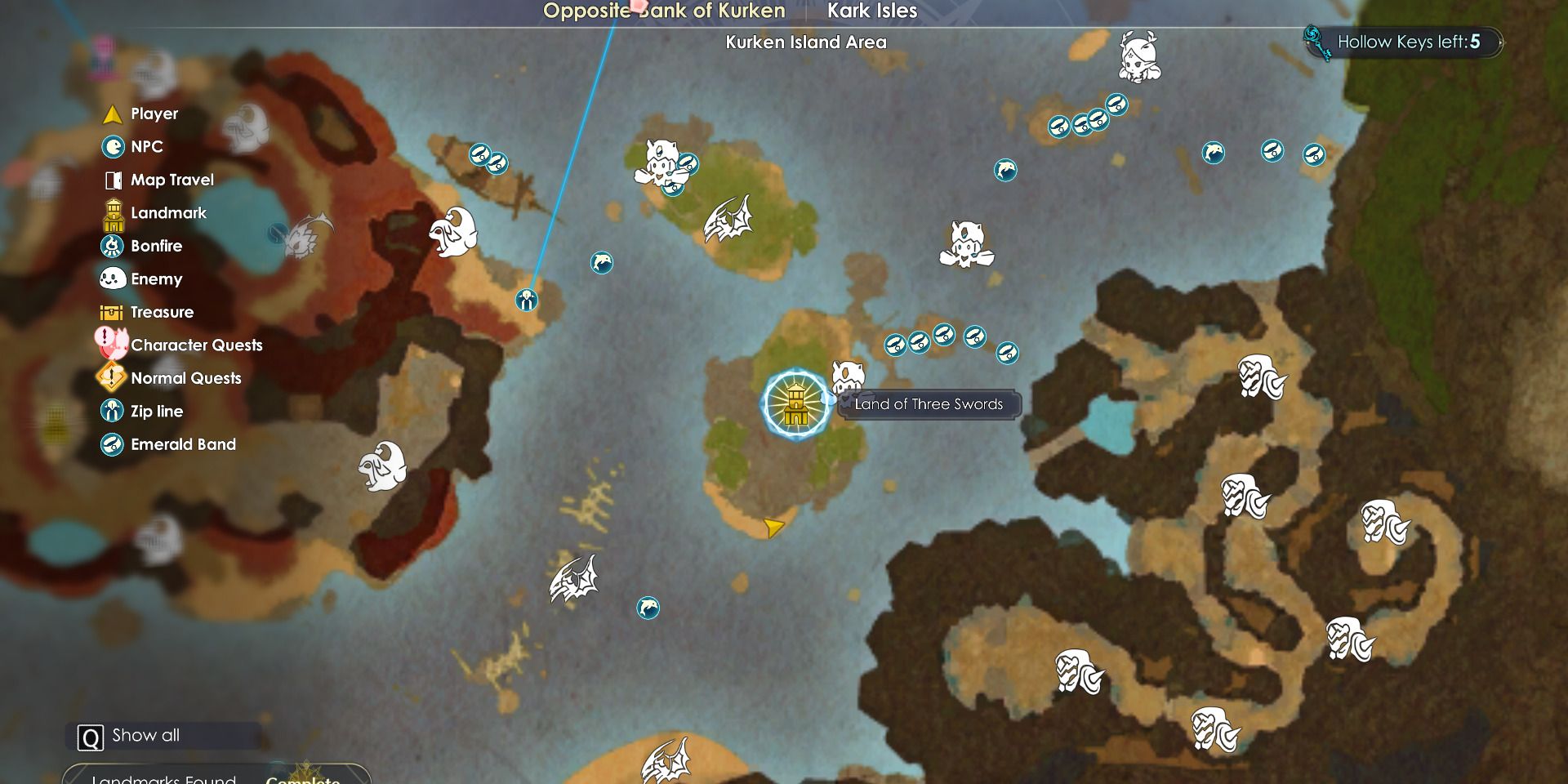
Task: Select the zip line marker on the map
Action: [x=527, y=301]
